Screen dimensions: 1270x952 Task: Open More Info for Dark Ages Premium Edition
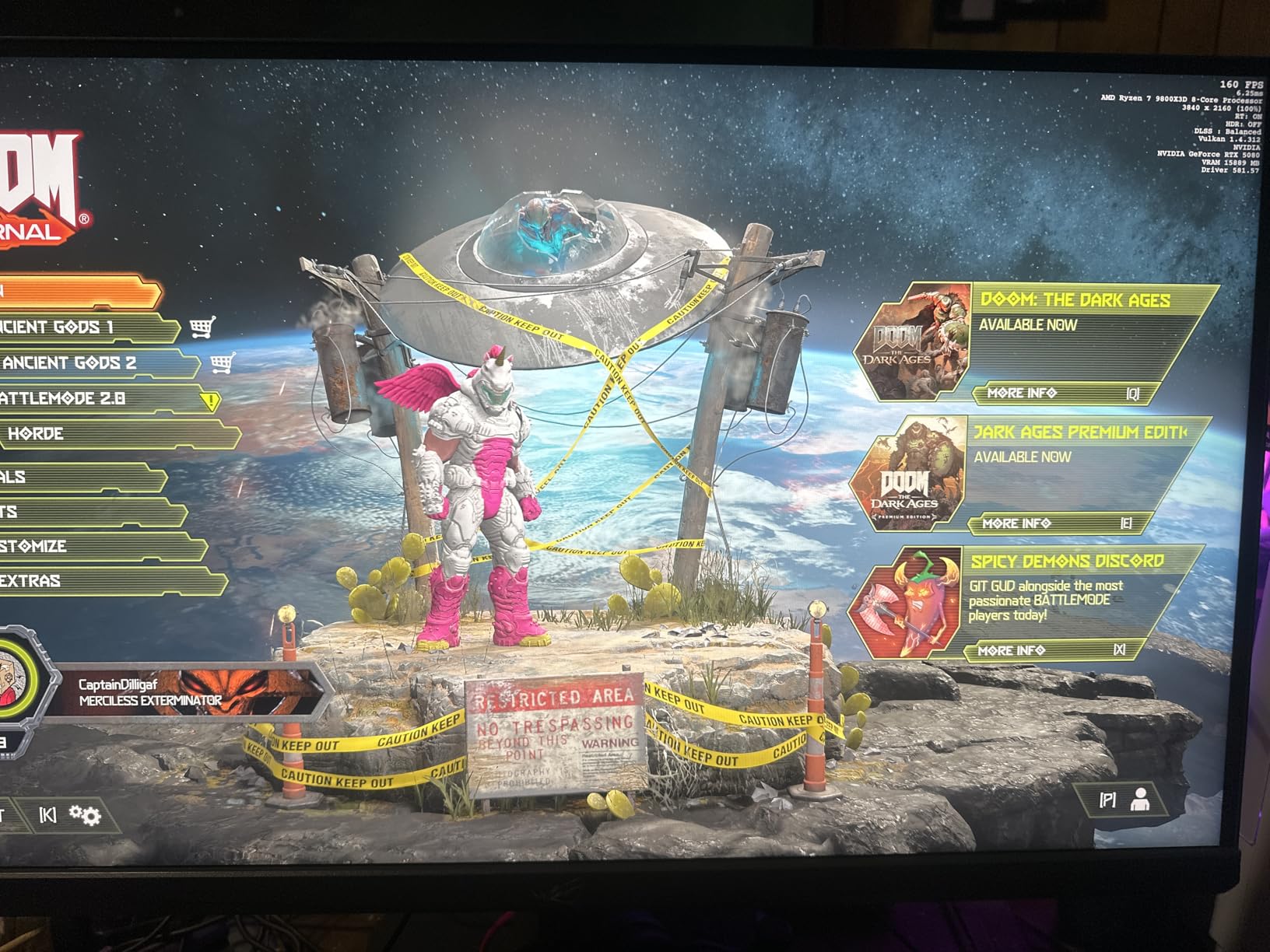pos(1016,524)
